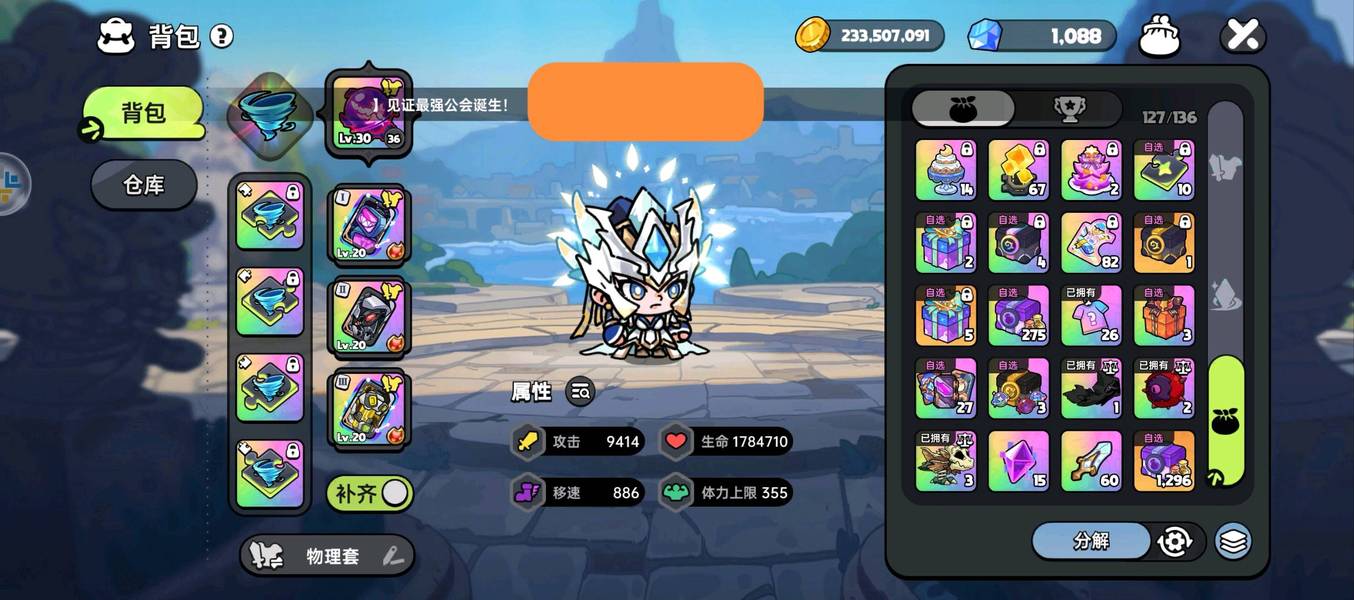This screenshot has width=1354, height=600.
Task: Select the ice cream sundae item
Action: (x=946, y=170)
